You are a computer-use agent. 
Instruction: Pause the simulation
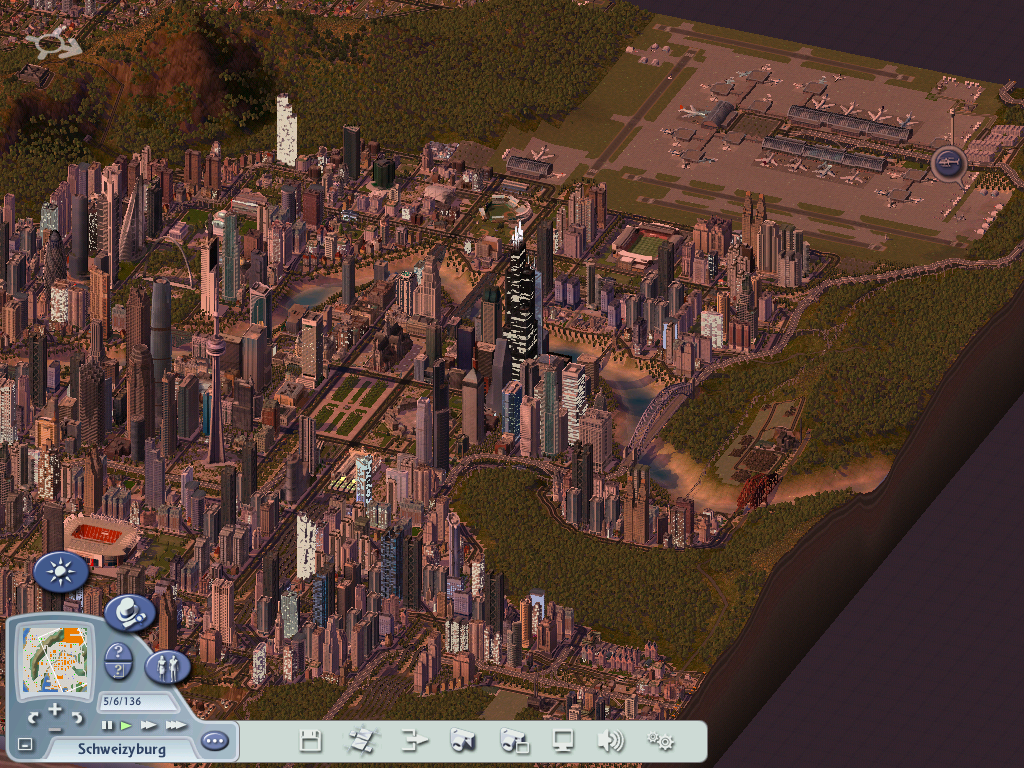[107, 724]
